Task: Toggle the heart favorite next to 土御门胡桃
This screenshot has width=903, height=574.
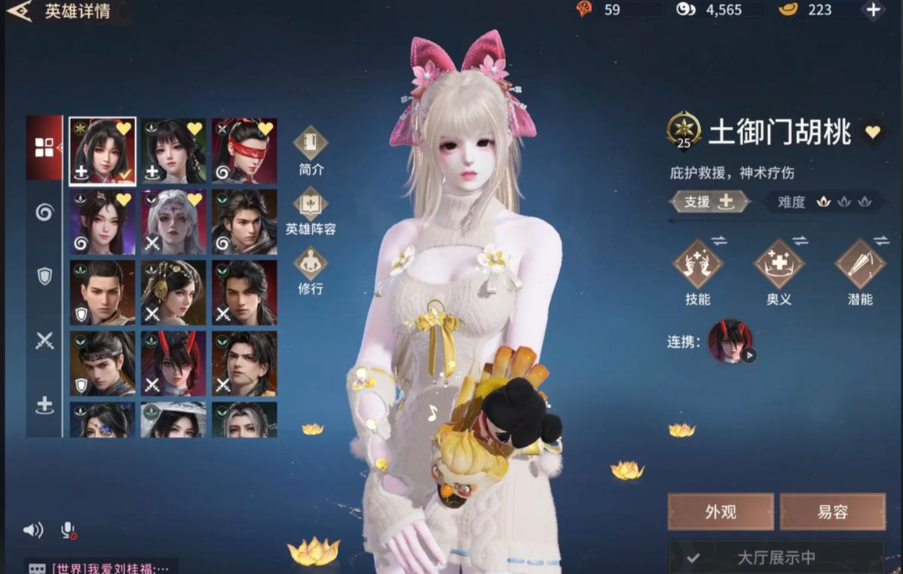Action: point(873,132)
